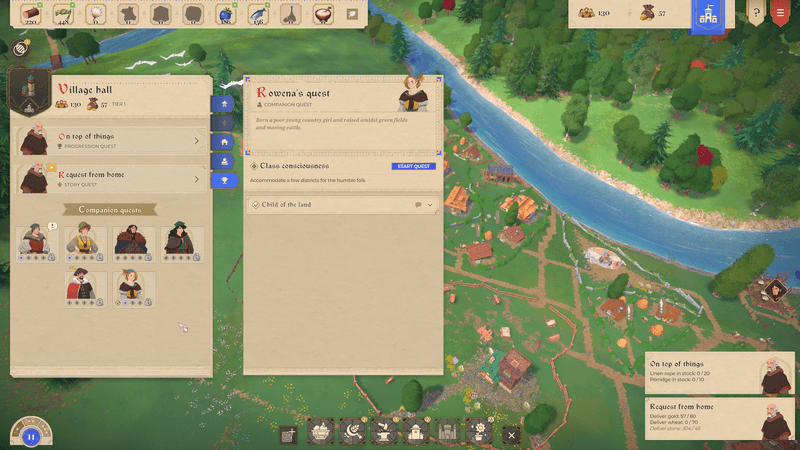The image size is (800, 450).
Task: Switch to the upgrade arrow tab
Action: [224, 103]
